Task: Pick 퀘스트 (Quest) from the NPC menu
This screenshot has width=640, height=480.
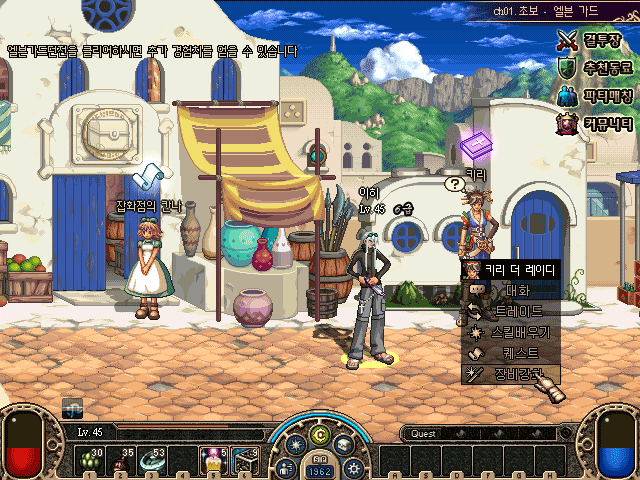Action: coord(511,353)
